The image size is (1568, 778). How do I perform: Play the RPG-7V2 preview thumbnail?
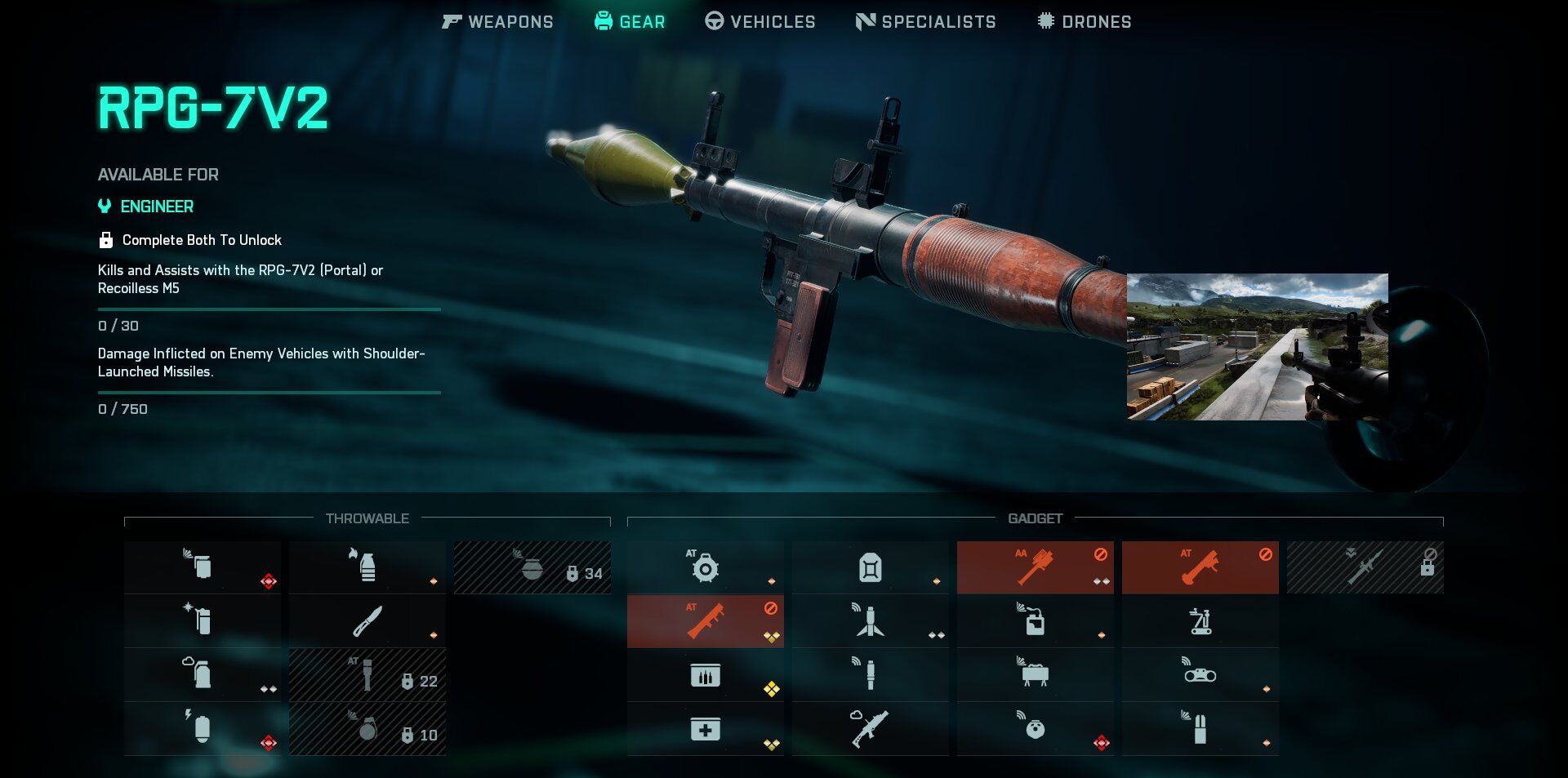tap(1257, 347)
